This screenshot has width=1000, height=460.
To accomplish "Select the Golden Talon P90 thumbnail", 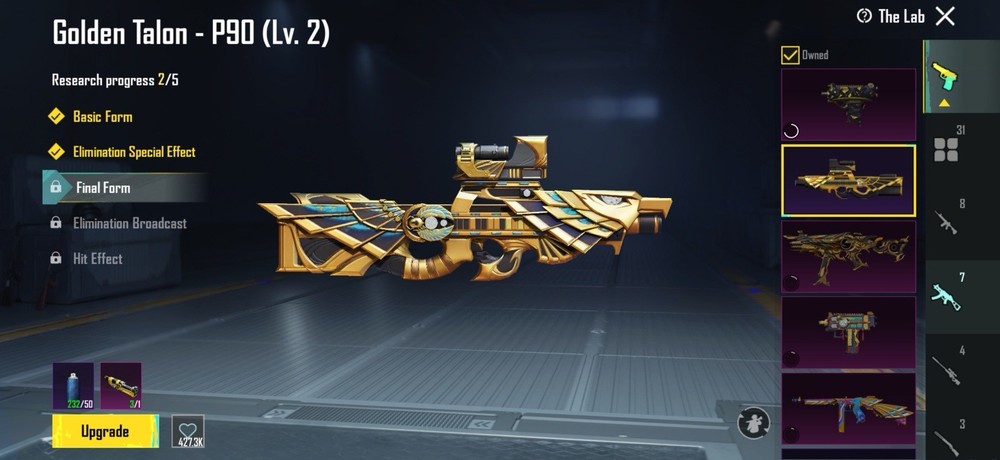I will pos(848,180).
